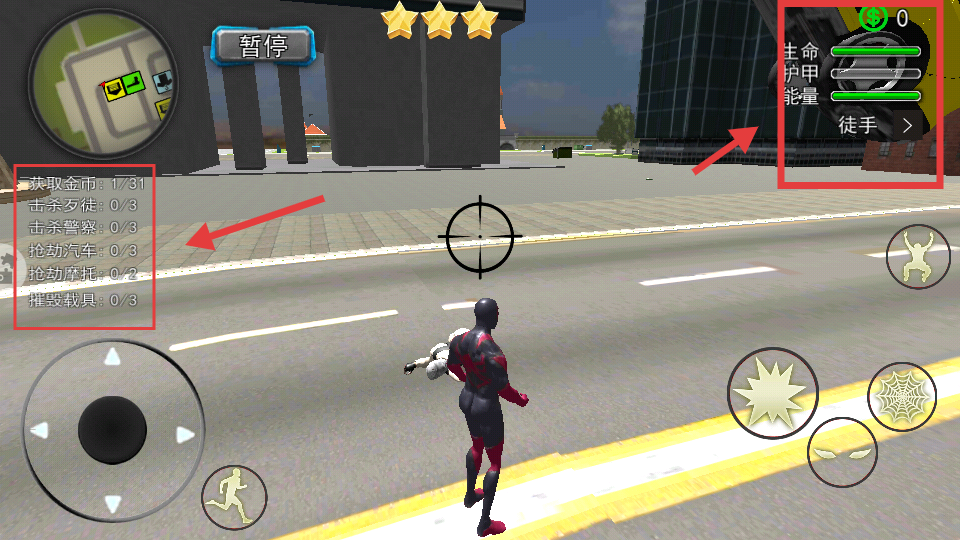
Task: Tap the joystick's down arrow
Action: click(x=112, y=504)
